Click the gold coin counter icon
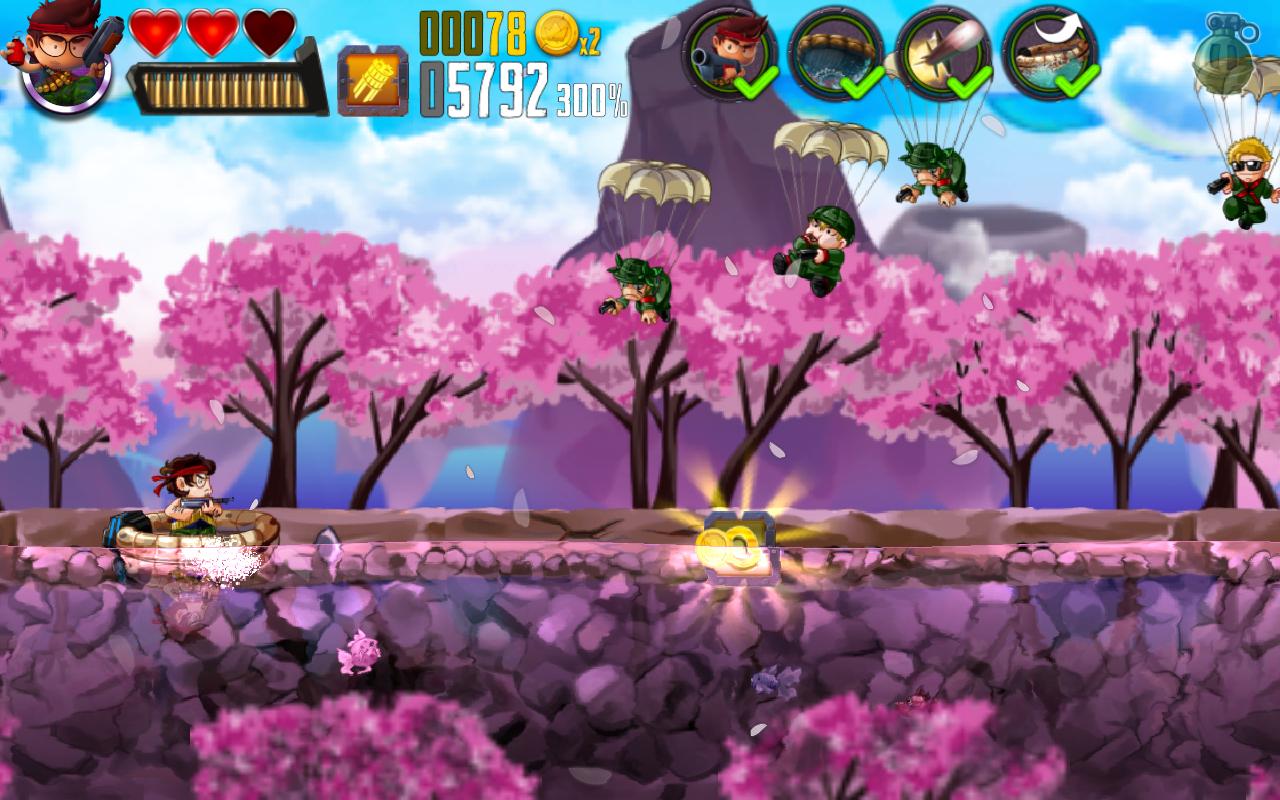The height and width of the screenshot is (800, 1280). tap(556, 35)
